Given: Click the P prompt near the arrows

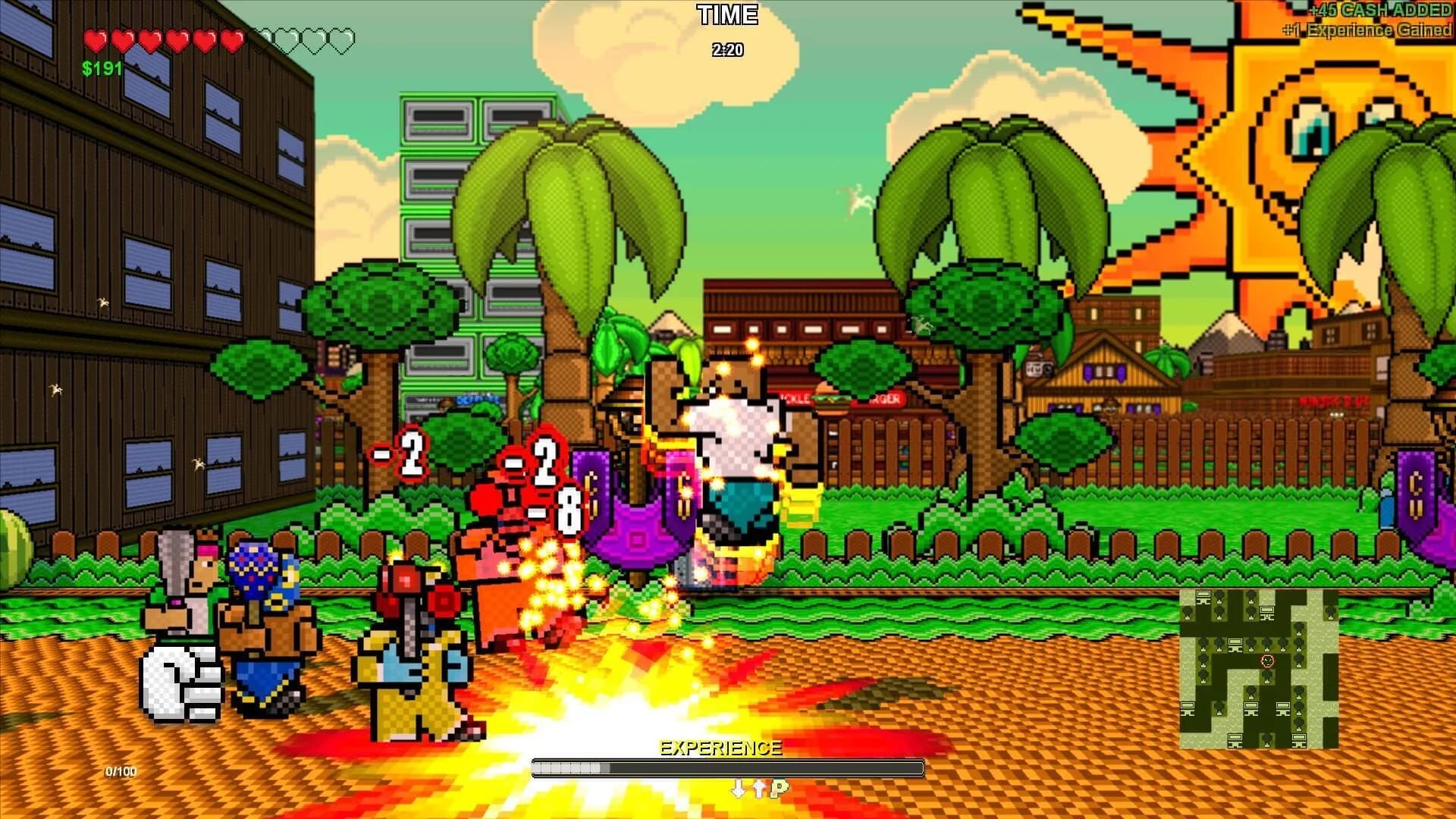Looking at the screenshot, I should [778, 789].
